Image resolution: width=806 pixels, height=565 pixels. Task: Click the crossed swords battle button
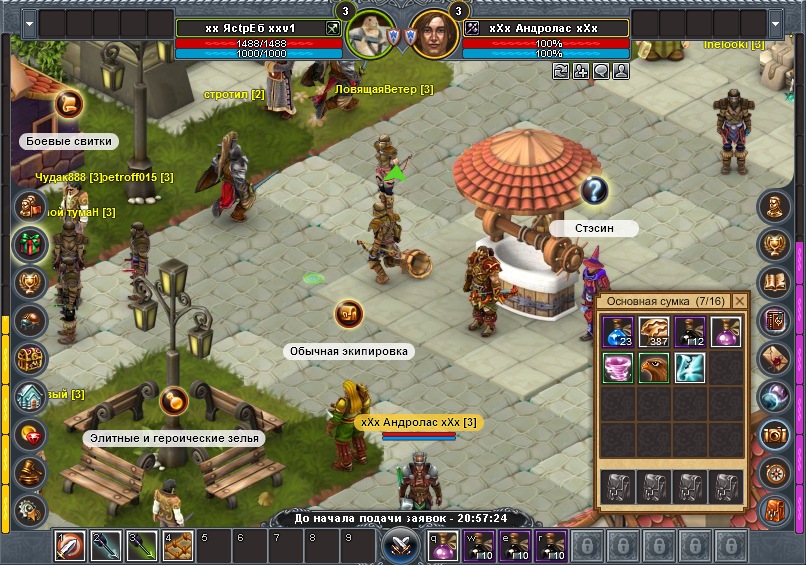click(399, 546)
